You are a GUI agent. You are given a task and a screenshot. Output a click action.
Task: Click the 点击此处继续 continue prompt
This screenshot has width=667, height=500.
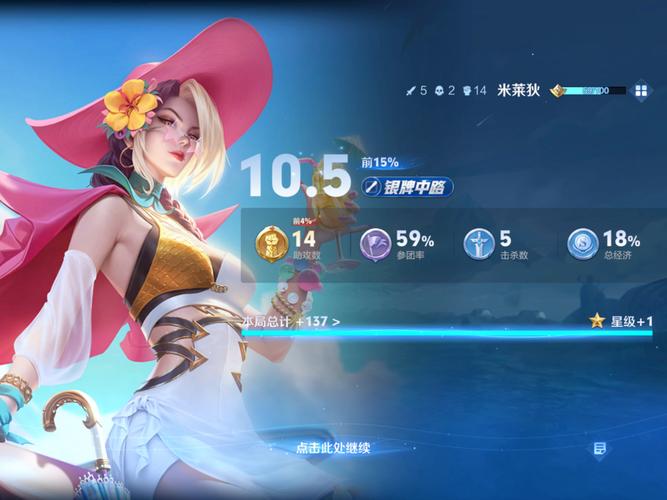tap(334, 448)
